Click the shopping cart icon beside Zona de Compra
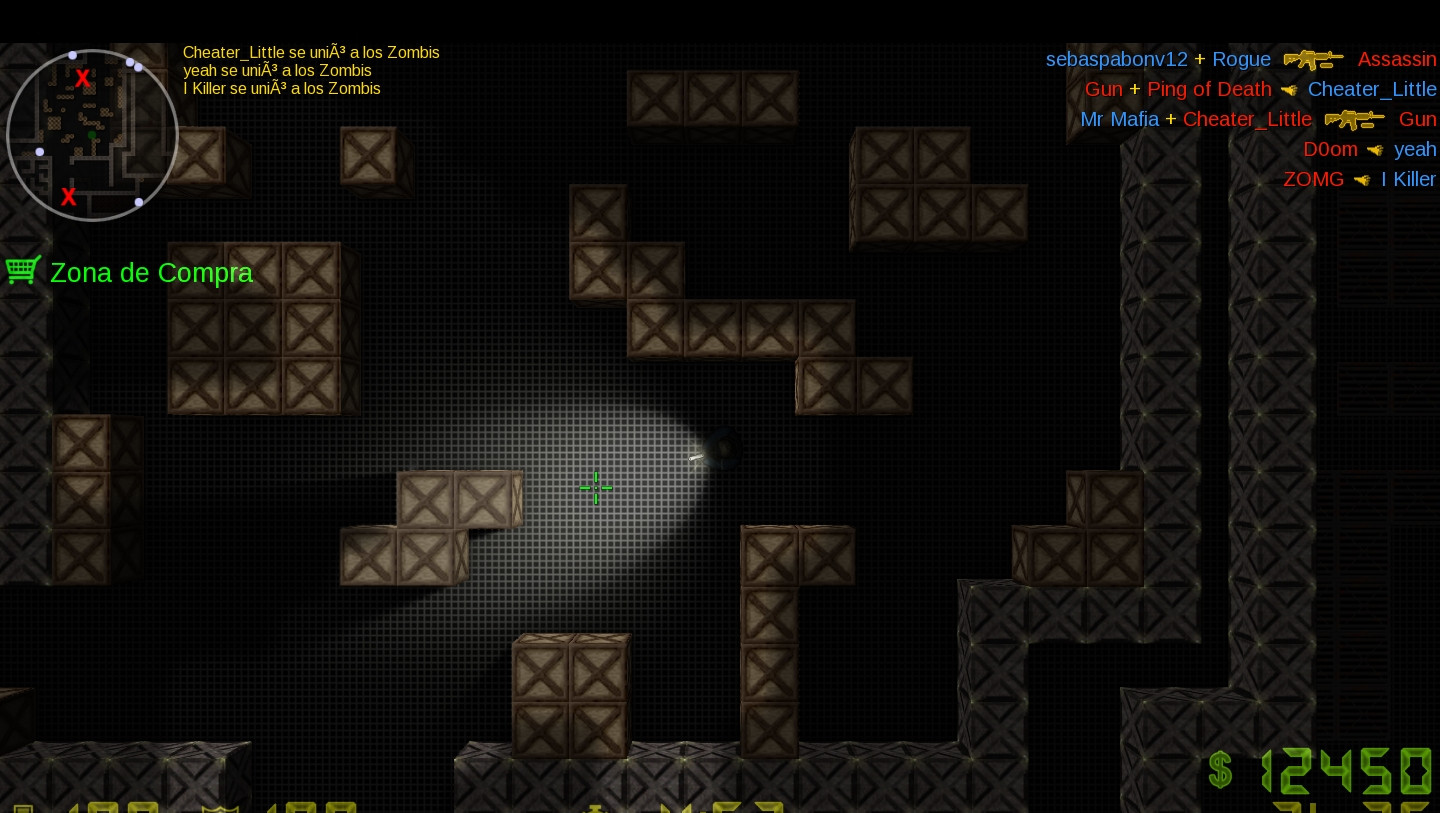Image resolution: width=1440 pixels, height=813 pixels. 22,270
